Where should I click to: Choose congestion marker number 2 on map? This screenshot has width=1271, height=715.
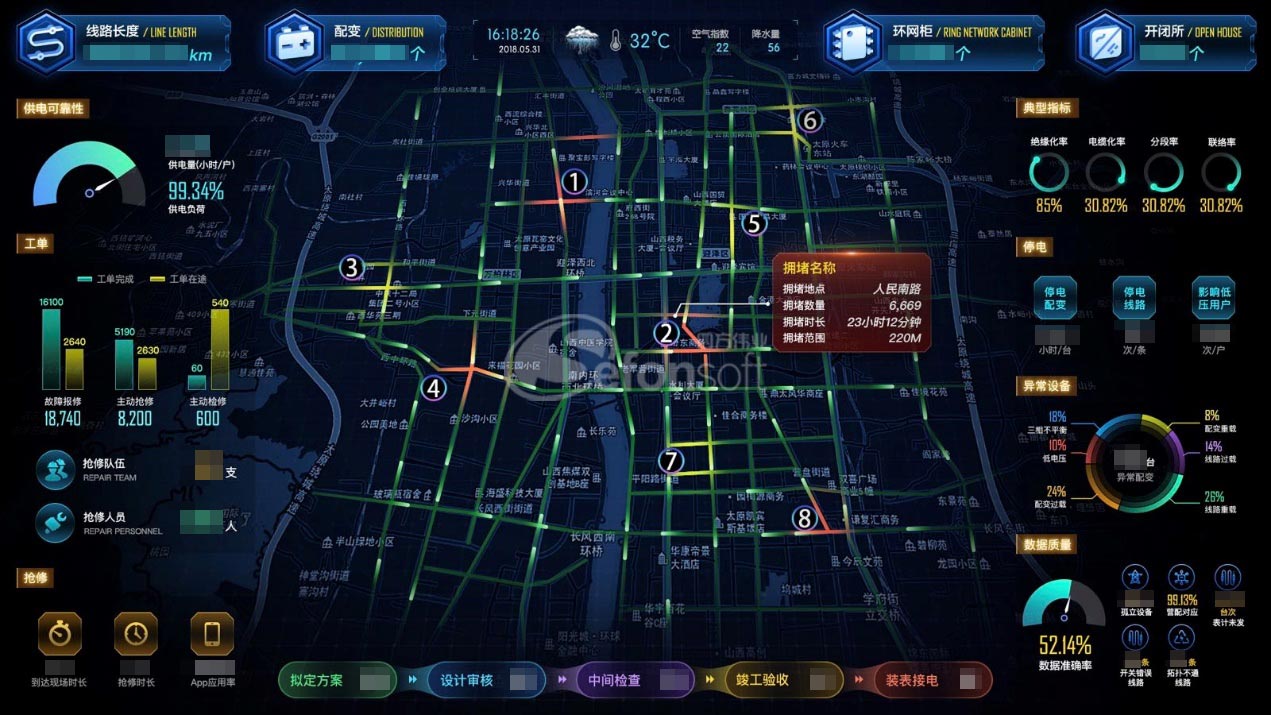667,333
